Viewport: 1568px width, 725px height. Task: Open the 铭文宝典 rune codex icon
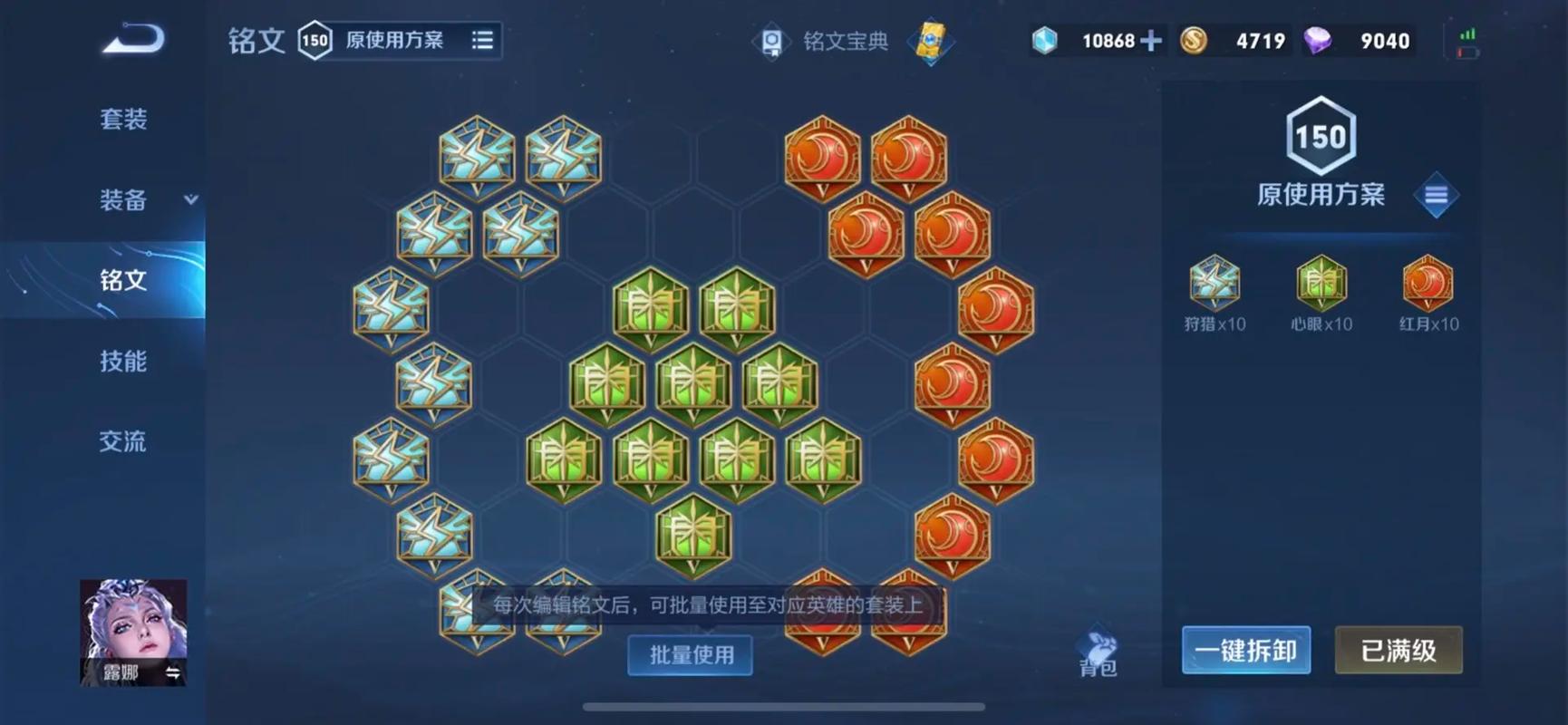point(773,40)
